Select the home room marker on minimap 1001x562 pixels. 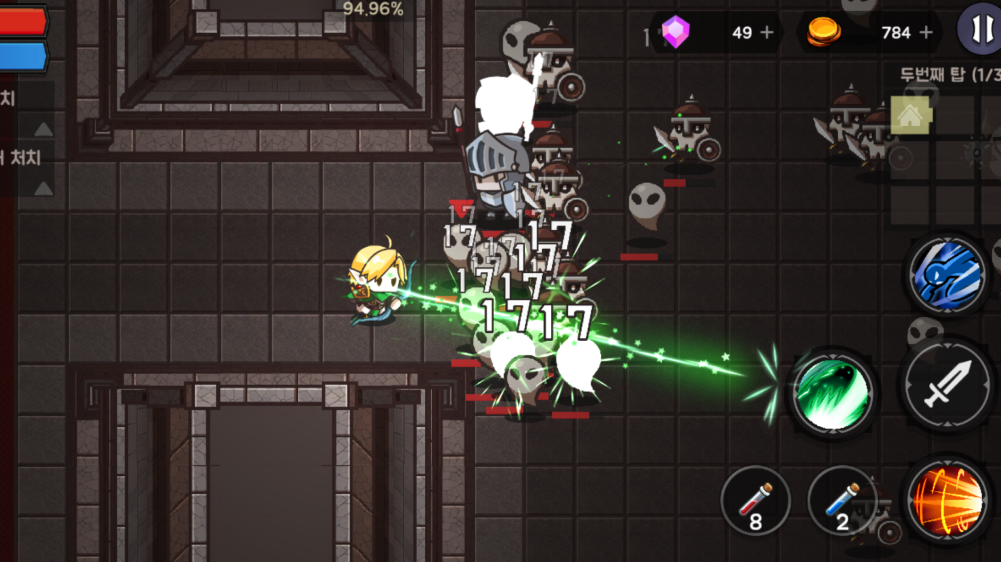(x=909, y=116)
